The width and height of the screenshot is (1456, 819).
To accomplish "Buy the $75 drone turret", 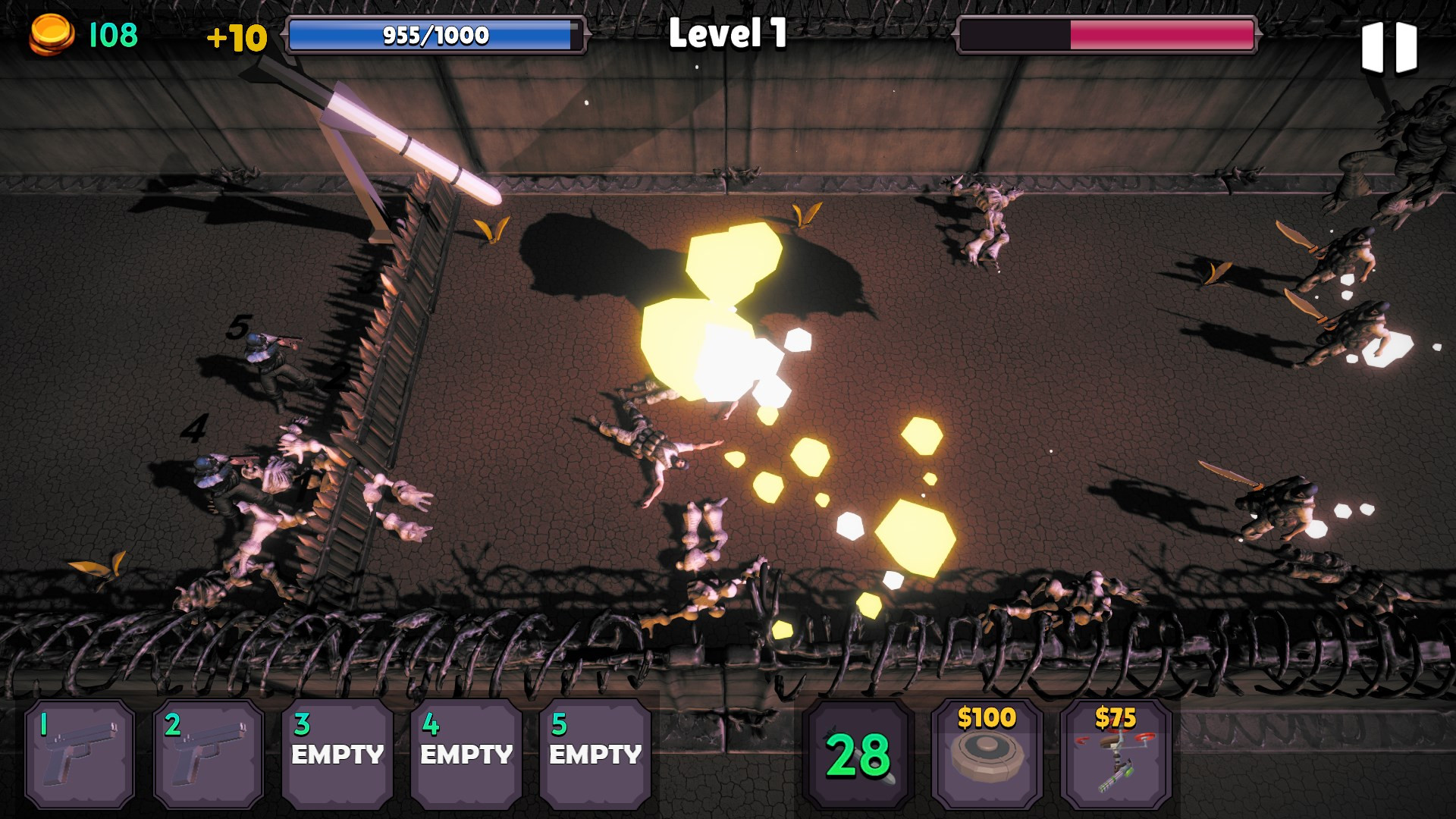I will (1116, 754).
